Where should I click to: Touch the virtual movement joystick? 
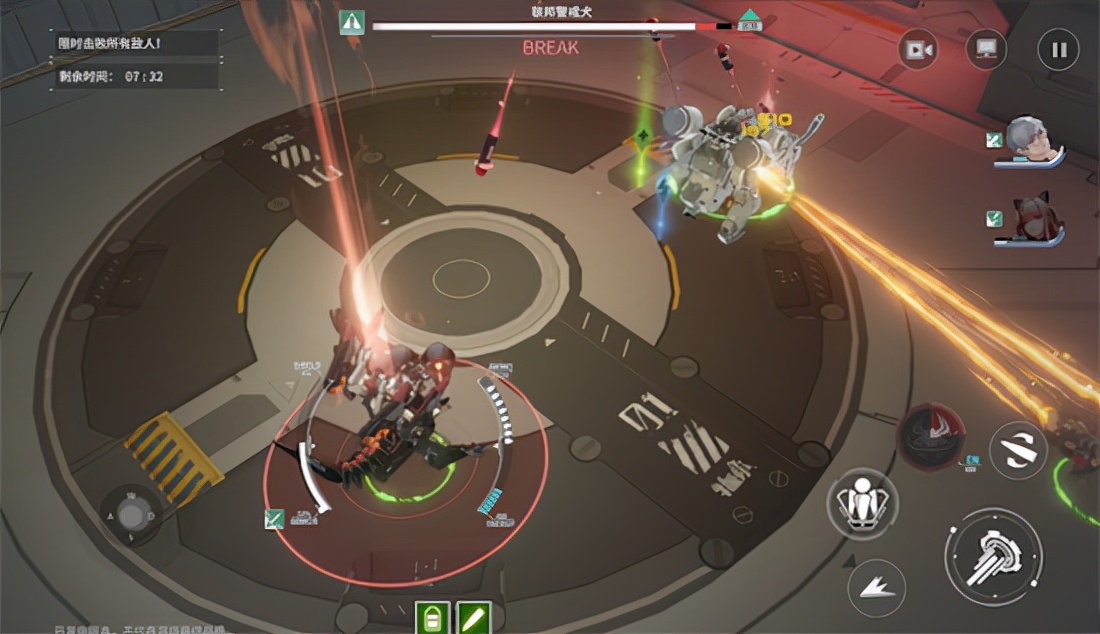133,515
